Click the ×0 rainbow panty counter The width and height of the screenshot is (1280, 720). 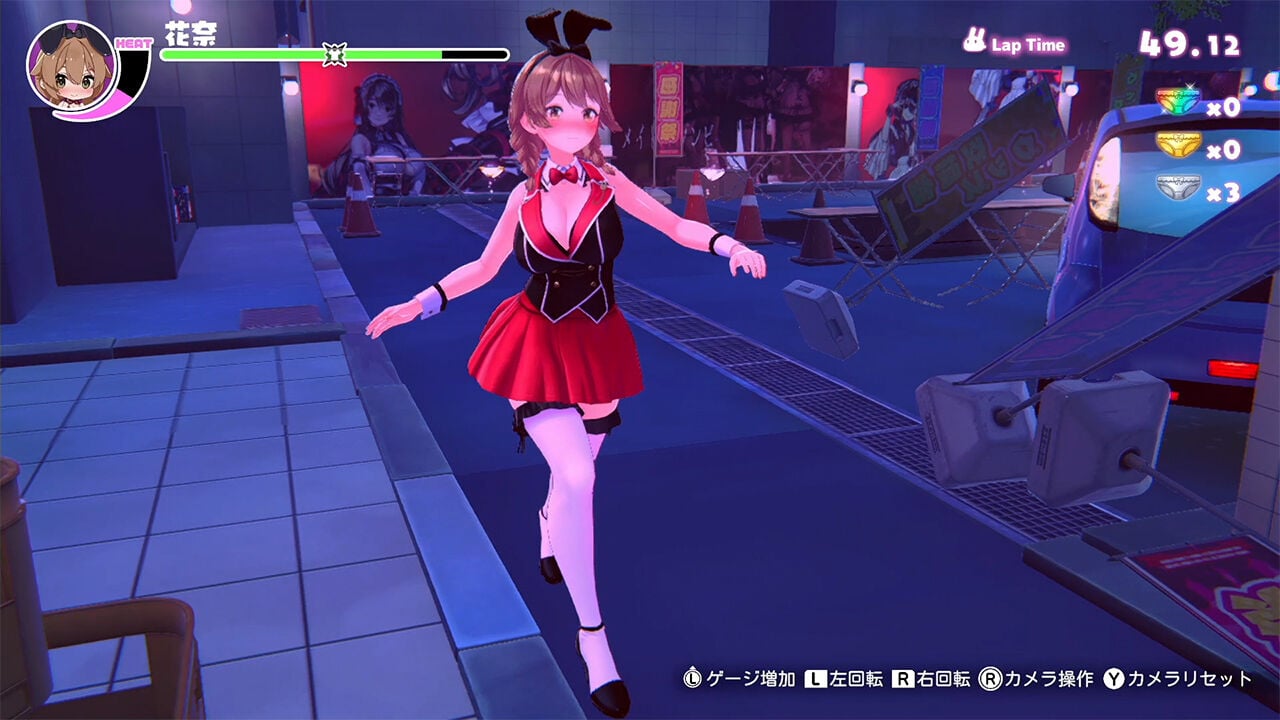coord(1222,107)
